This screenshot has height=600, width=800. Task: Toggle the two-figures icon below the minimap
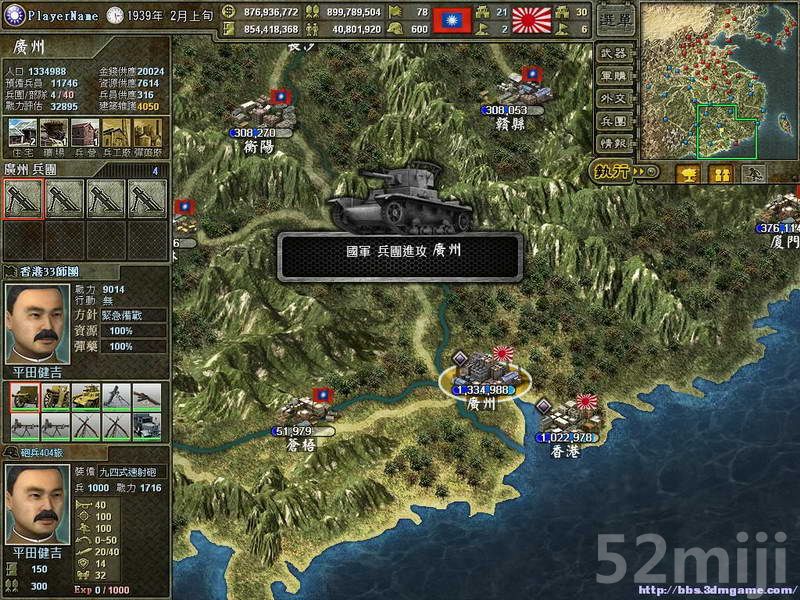pyautogui.click(x=721, y=174)
